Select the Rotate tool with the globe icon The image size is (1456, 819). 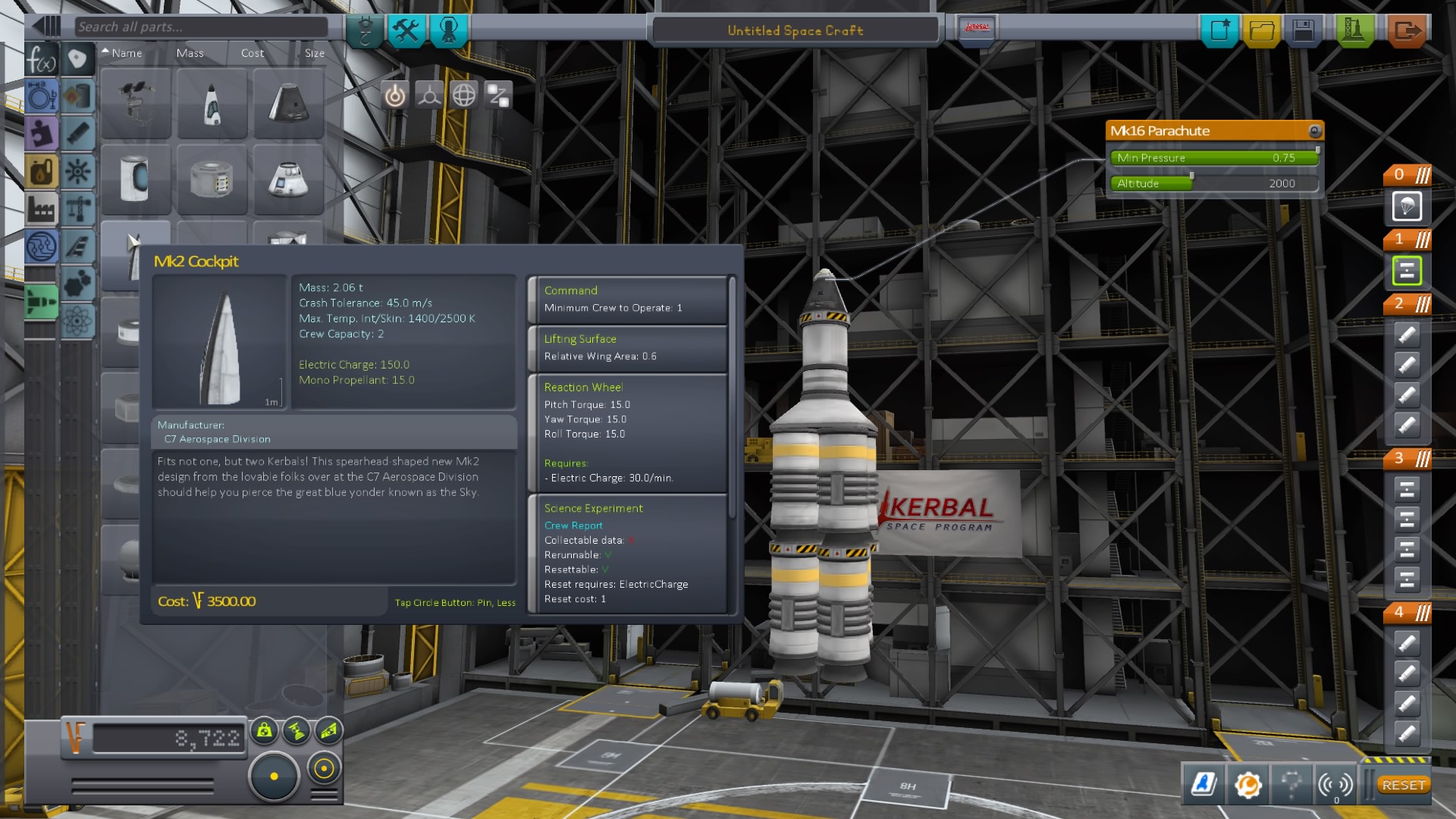[x=464, y=96]
